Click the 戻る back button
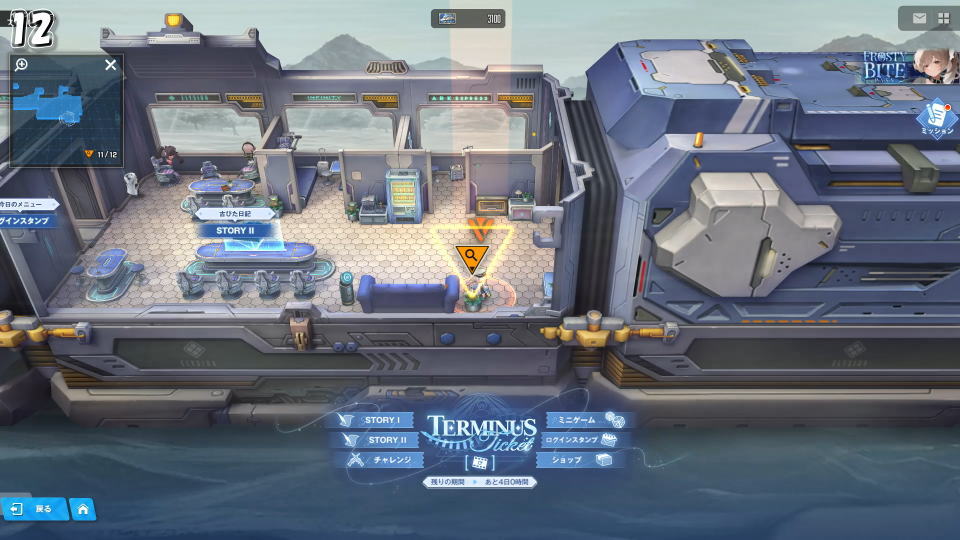 pos(32,509)
